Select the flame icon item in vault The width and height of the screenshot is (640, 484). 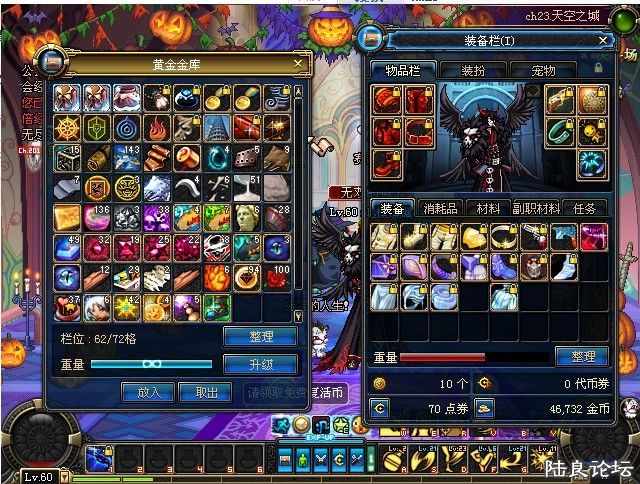pyautogui.click(x=156, y=127)
